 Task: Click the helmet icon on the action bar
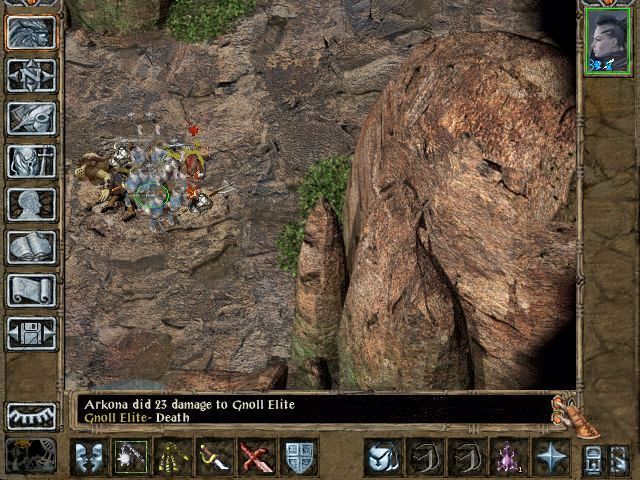381,458
